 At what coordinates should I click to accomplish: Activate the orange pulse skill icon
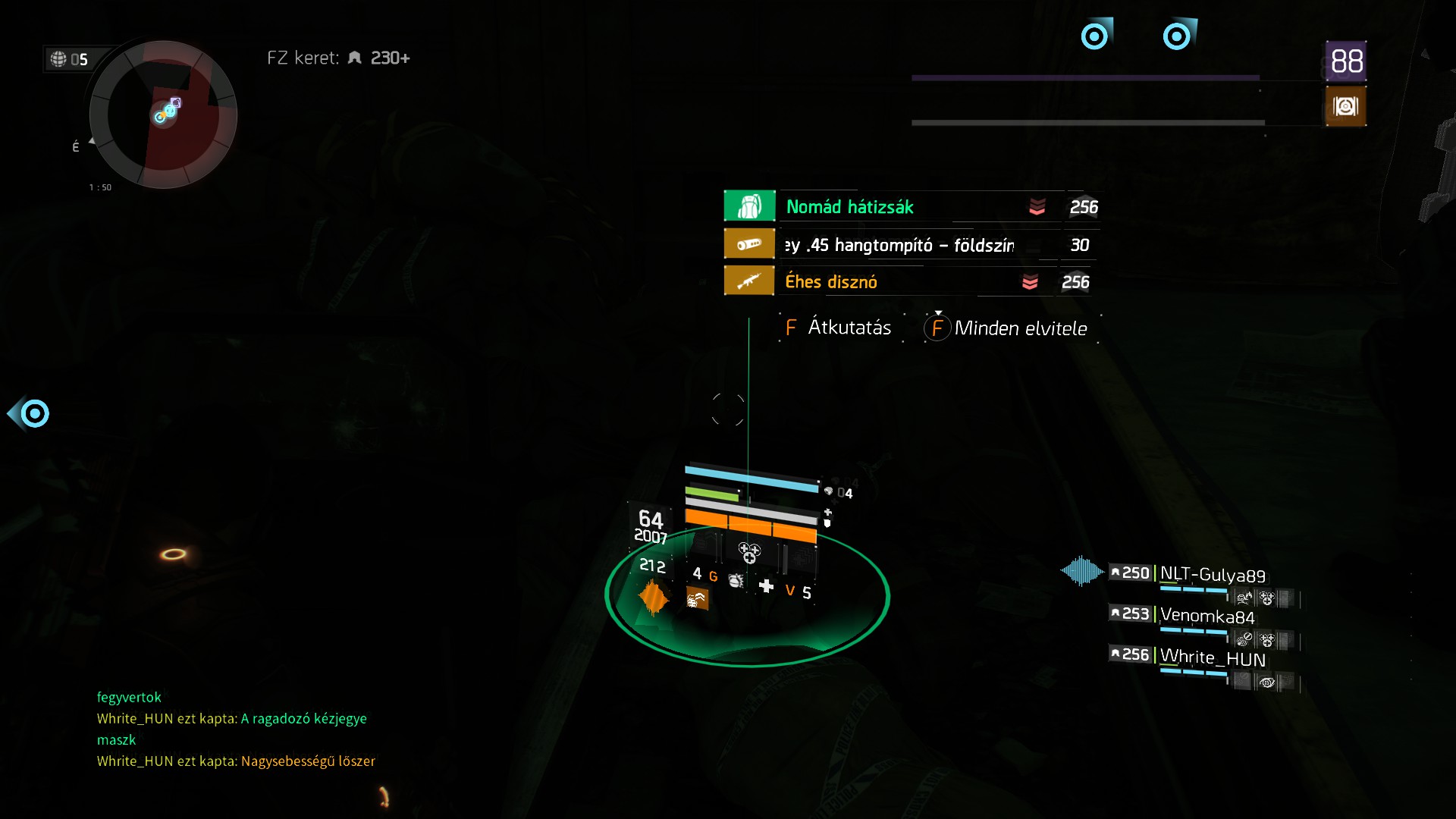point(653,598)
